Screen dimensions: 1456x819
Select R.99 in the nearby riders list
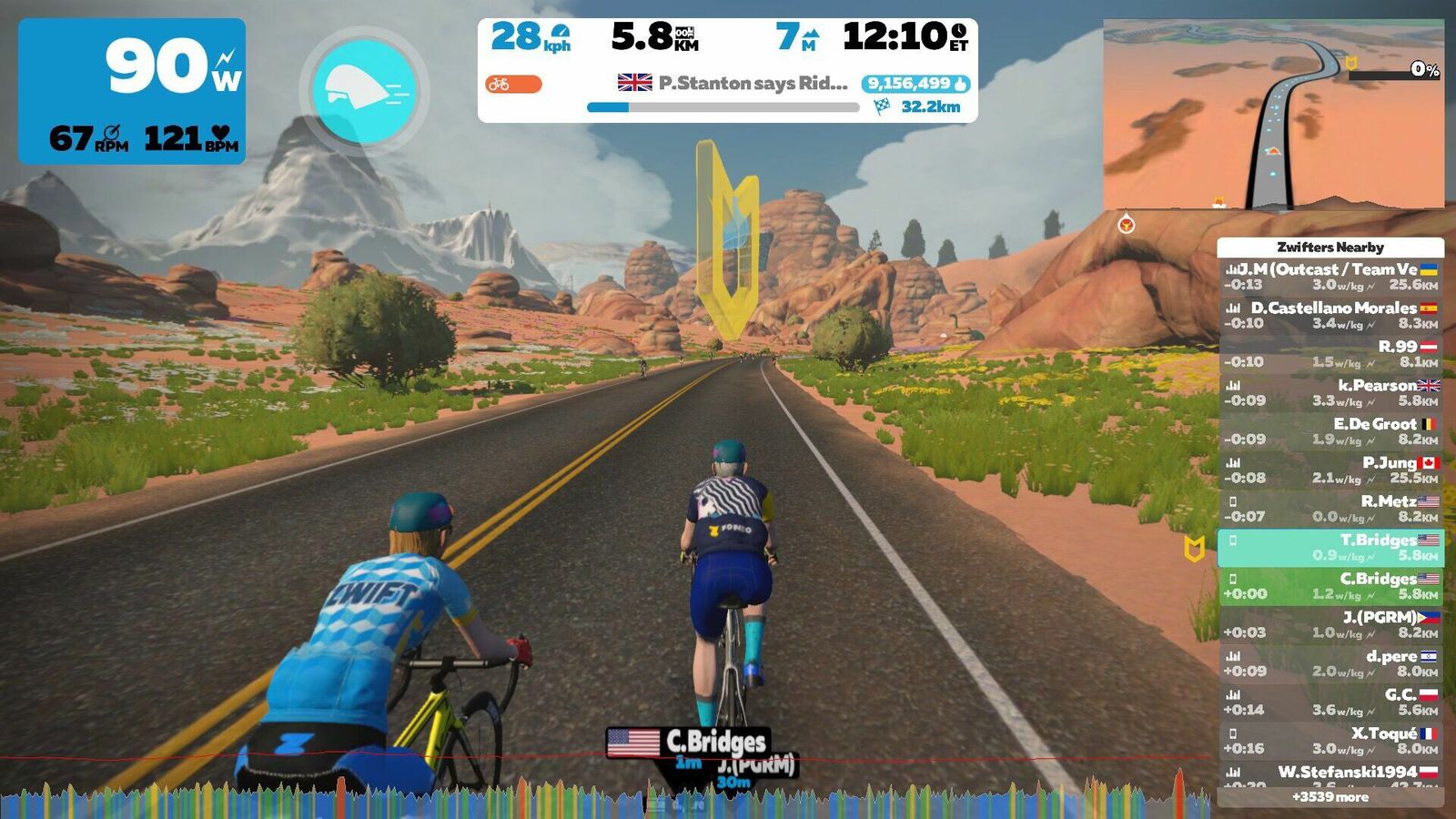[1330, 354]
